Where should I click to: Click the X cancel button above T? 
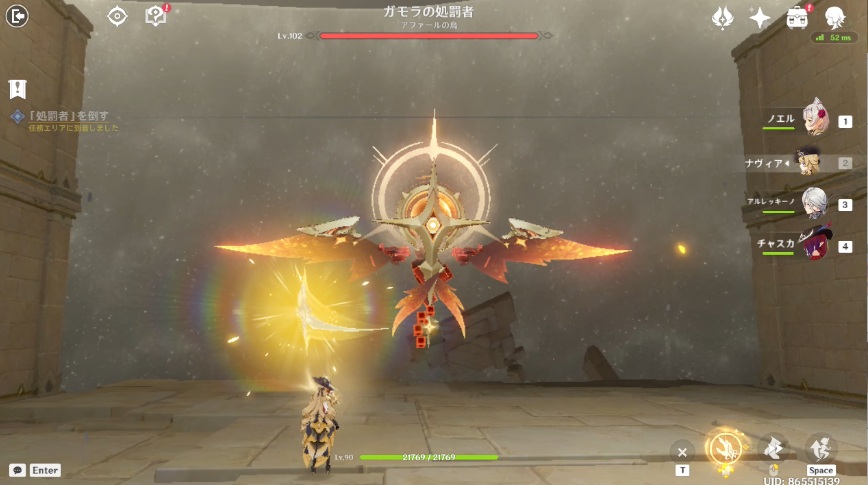pyautogui.click(x=682, y=450)
